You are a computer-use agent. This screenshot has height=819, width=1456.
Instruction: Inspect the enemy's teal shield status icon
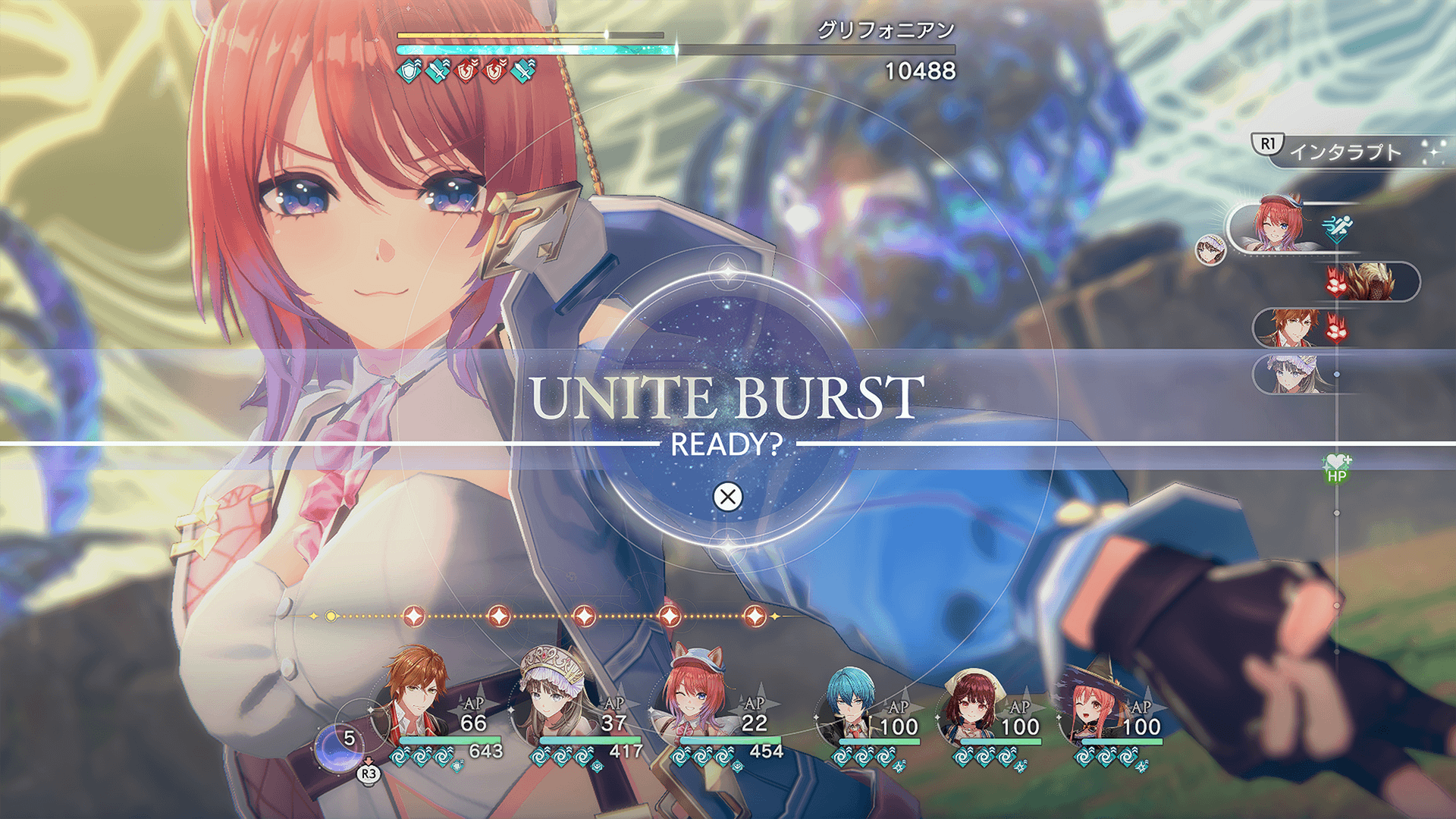pyautogui.click(x=409, y=71)
